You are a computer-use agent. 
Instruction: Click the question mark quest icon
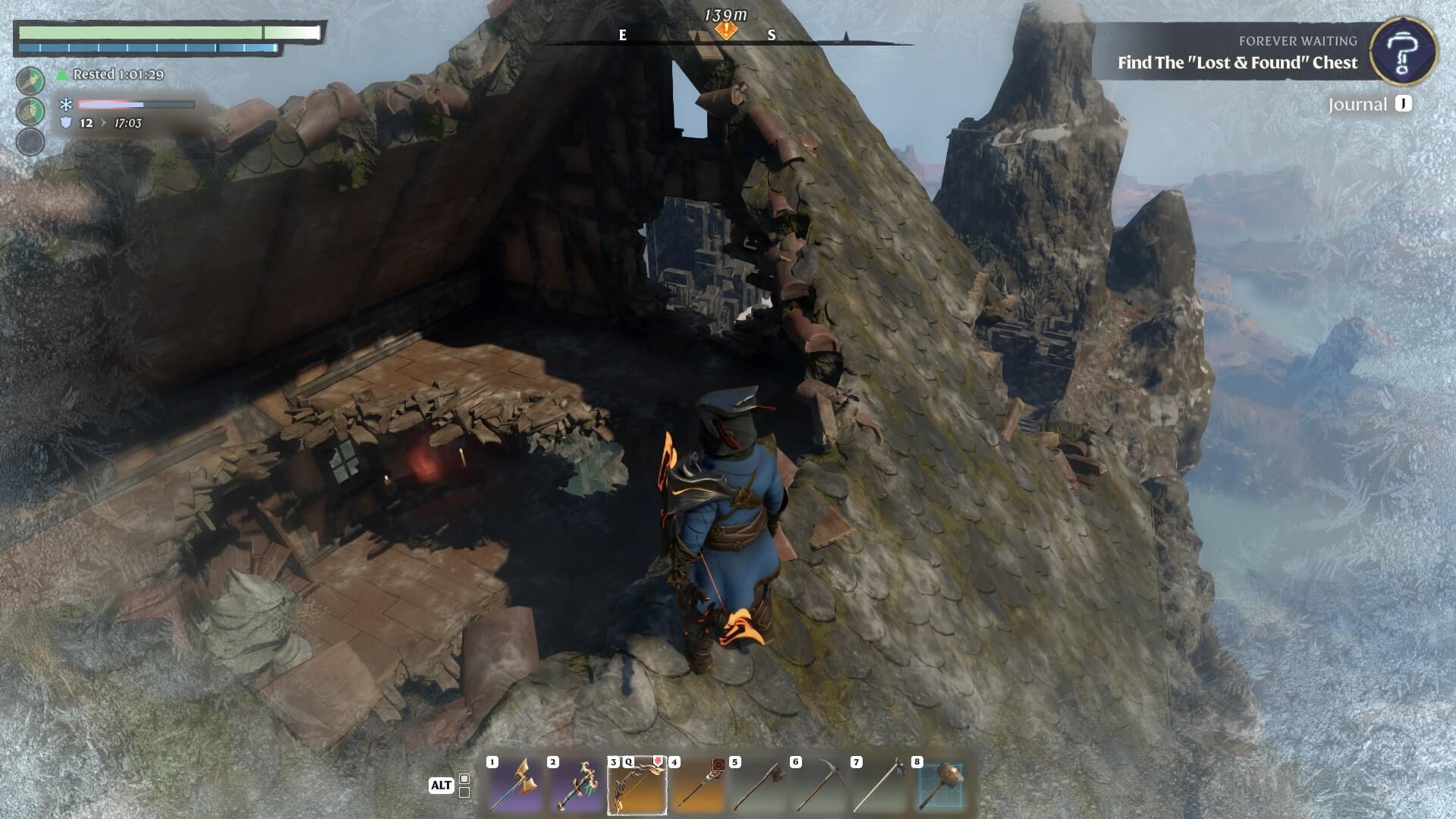1403,52
